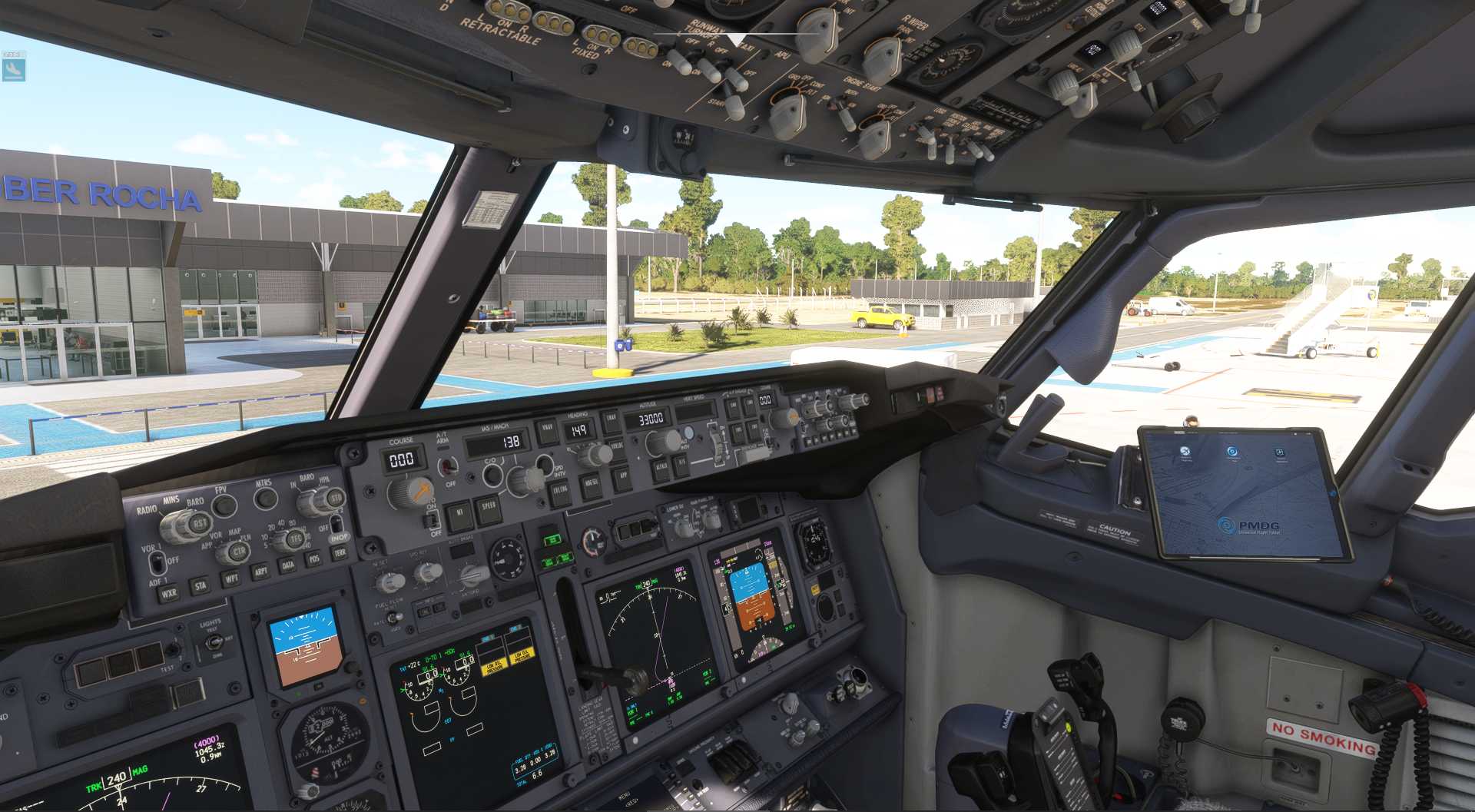
Task: Show airports with the ARPT button
Action: pos(260,572)
